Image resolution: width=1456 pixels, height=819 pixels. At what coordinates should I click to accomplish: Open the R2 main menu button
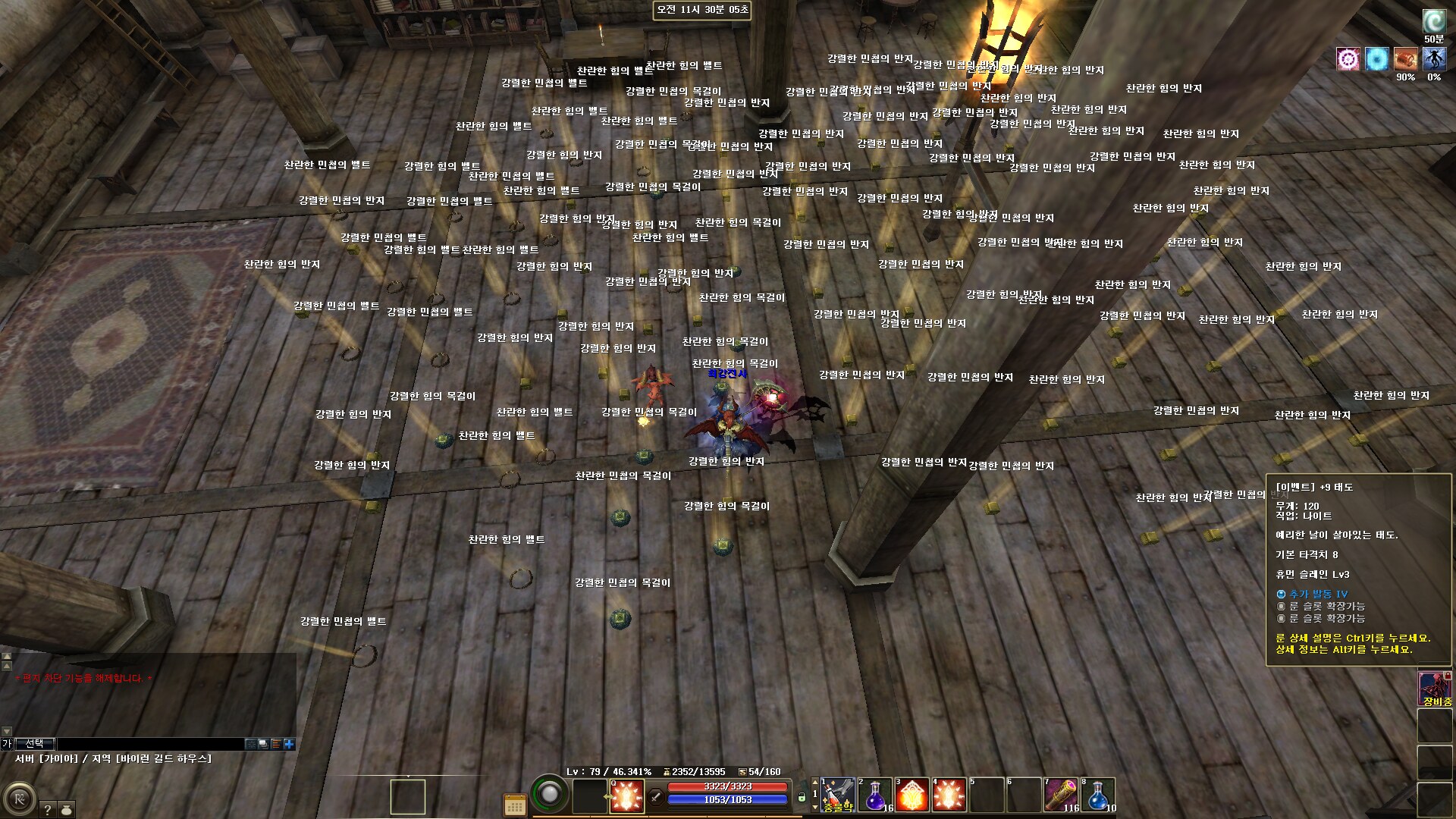19,799
